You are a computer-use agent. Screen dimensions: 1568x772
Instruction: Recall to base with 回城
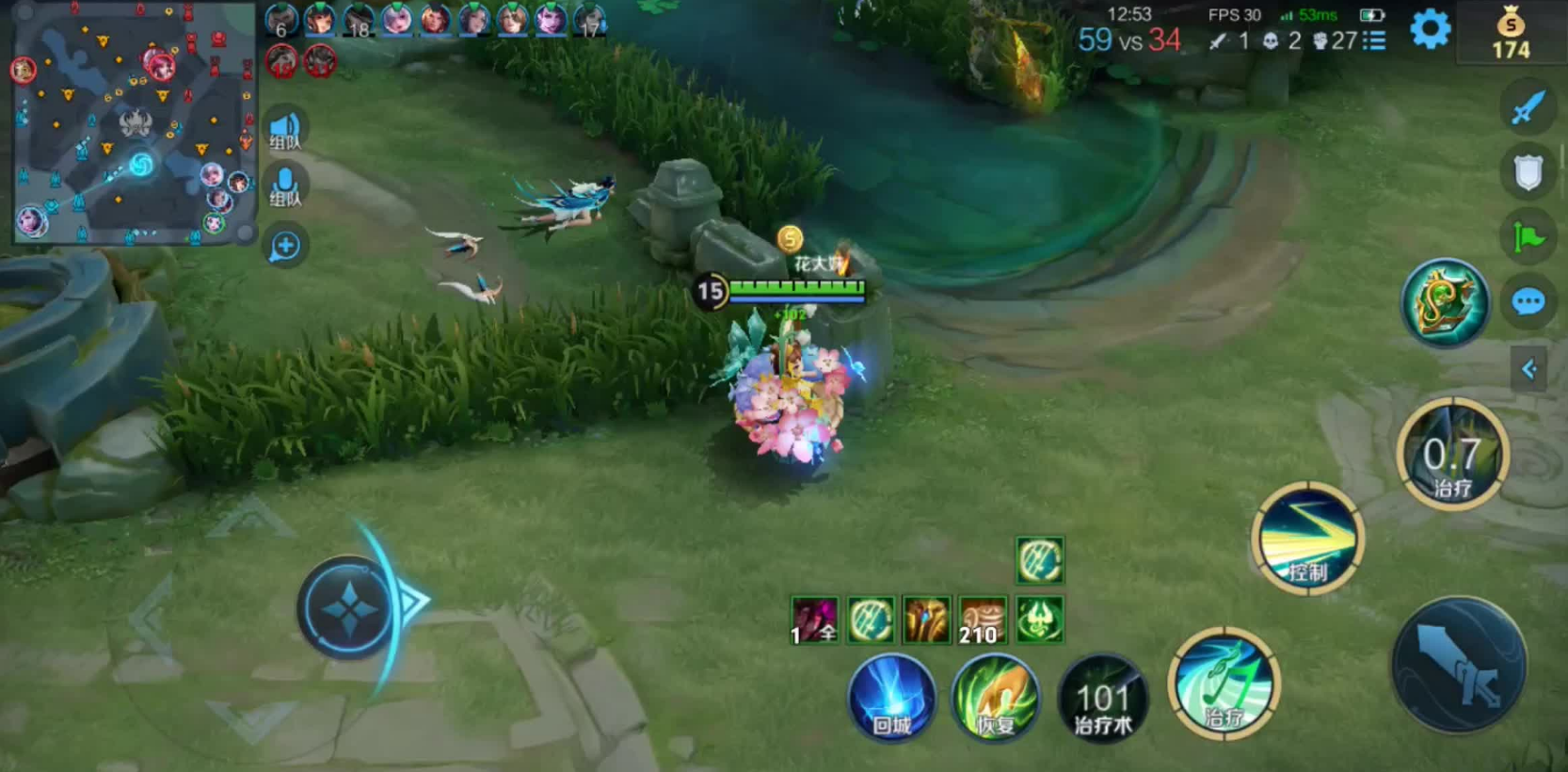point(891,698)
